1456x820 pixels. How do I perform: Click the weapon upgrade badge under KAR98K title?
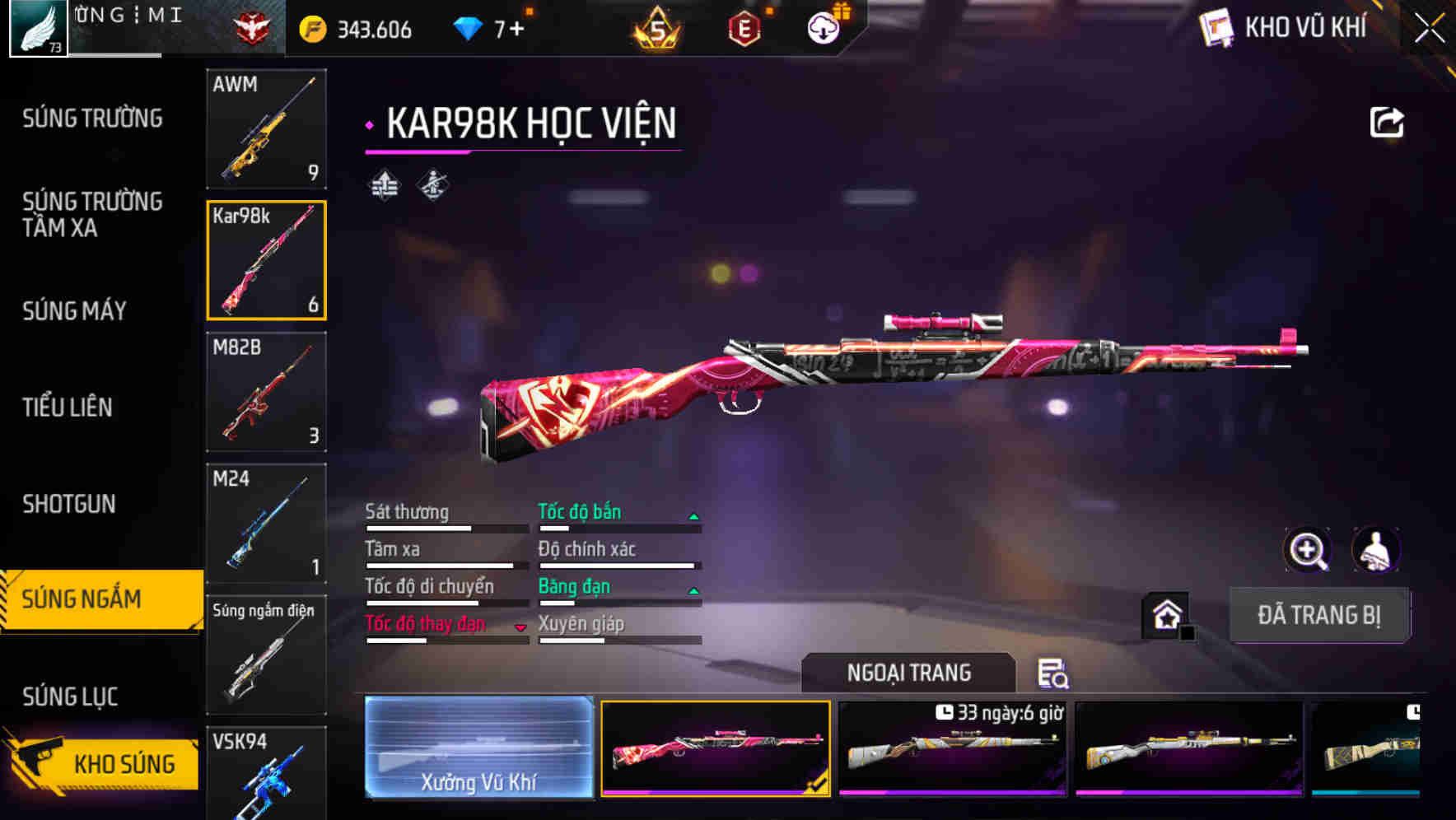pos(383,185)
